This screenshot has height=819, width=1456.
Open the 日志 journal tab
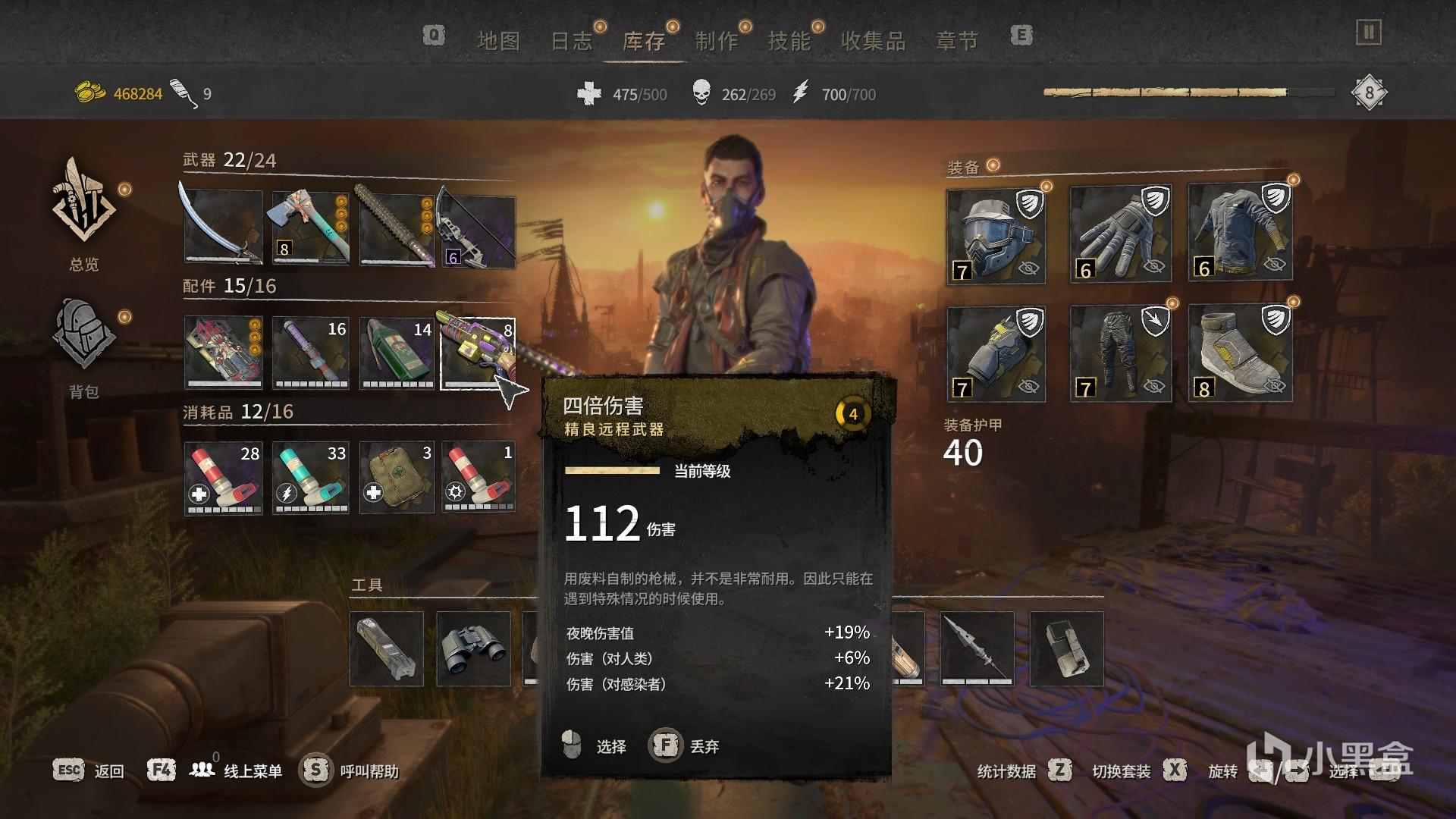pos(571,41)
